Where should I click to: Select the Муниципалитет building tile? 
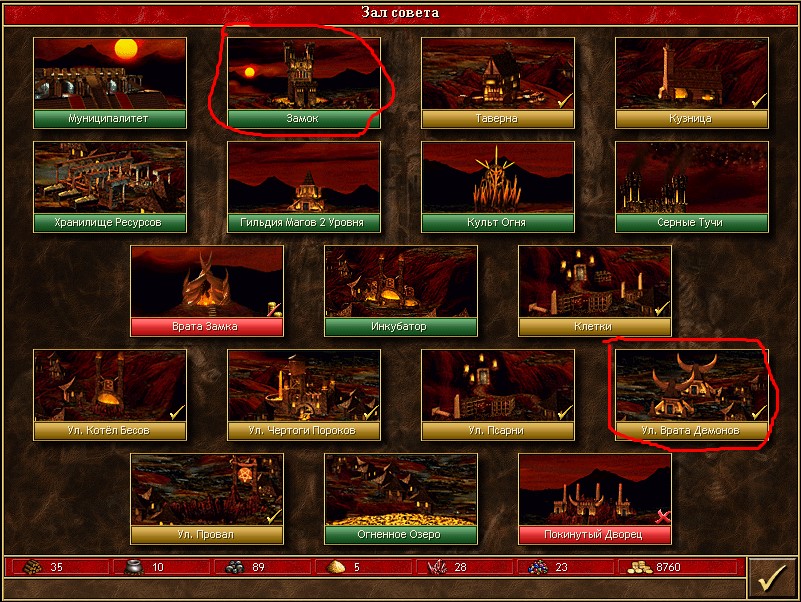(110, 82)
